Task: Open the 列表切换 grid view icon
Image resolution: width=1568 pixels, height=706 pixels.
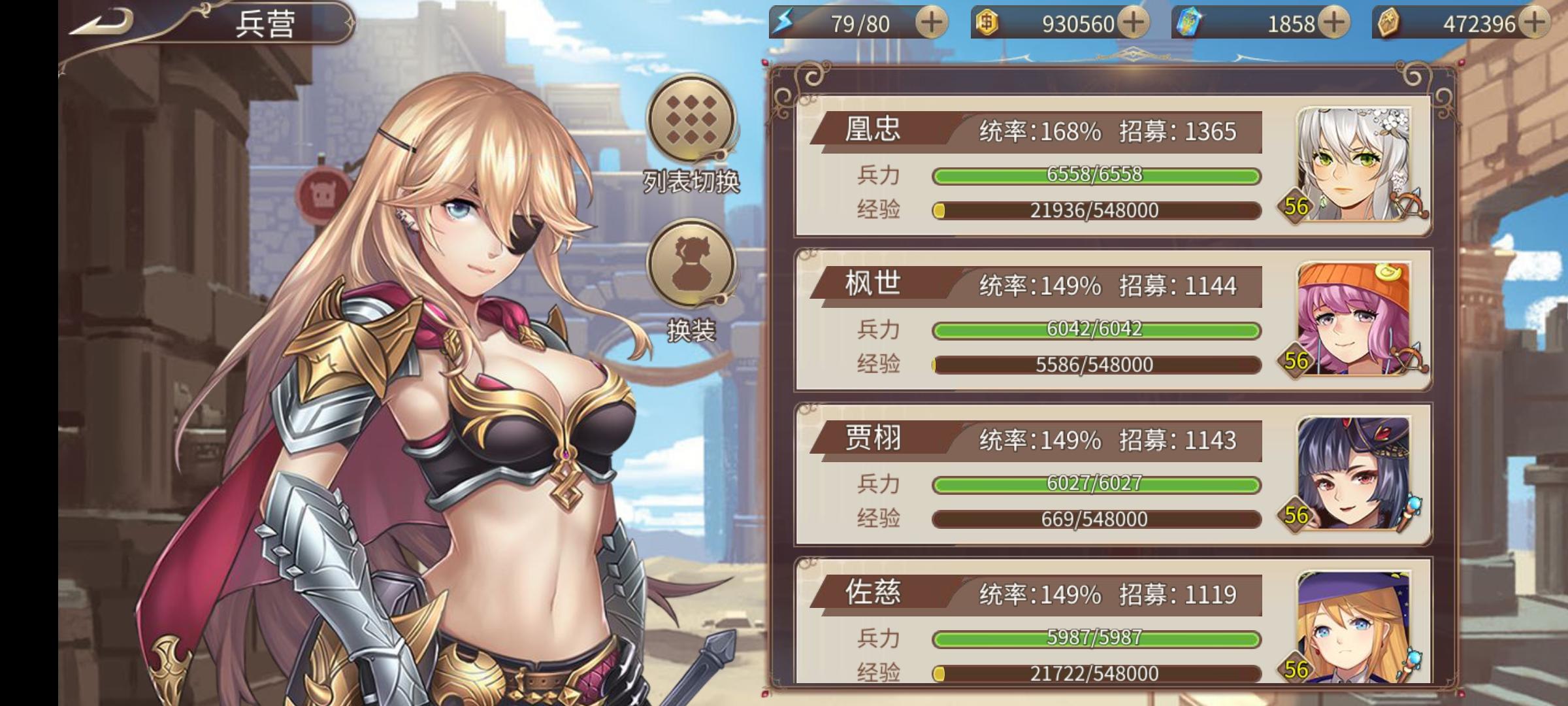Action: click(x=691, y=123)
